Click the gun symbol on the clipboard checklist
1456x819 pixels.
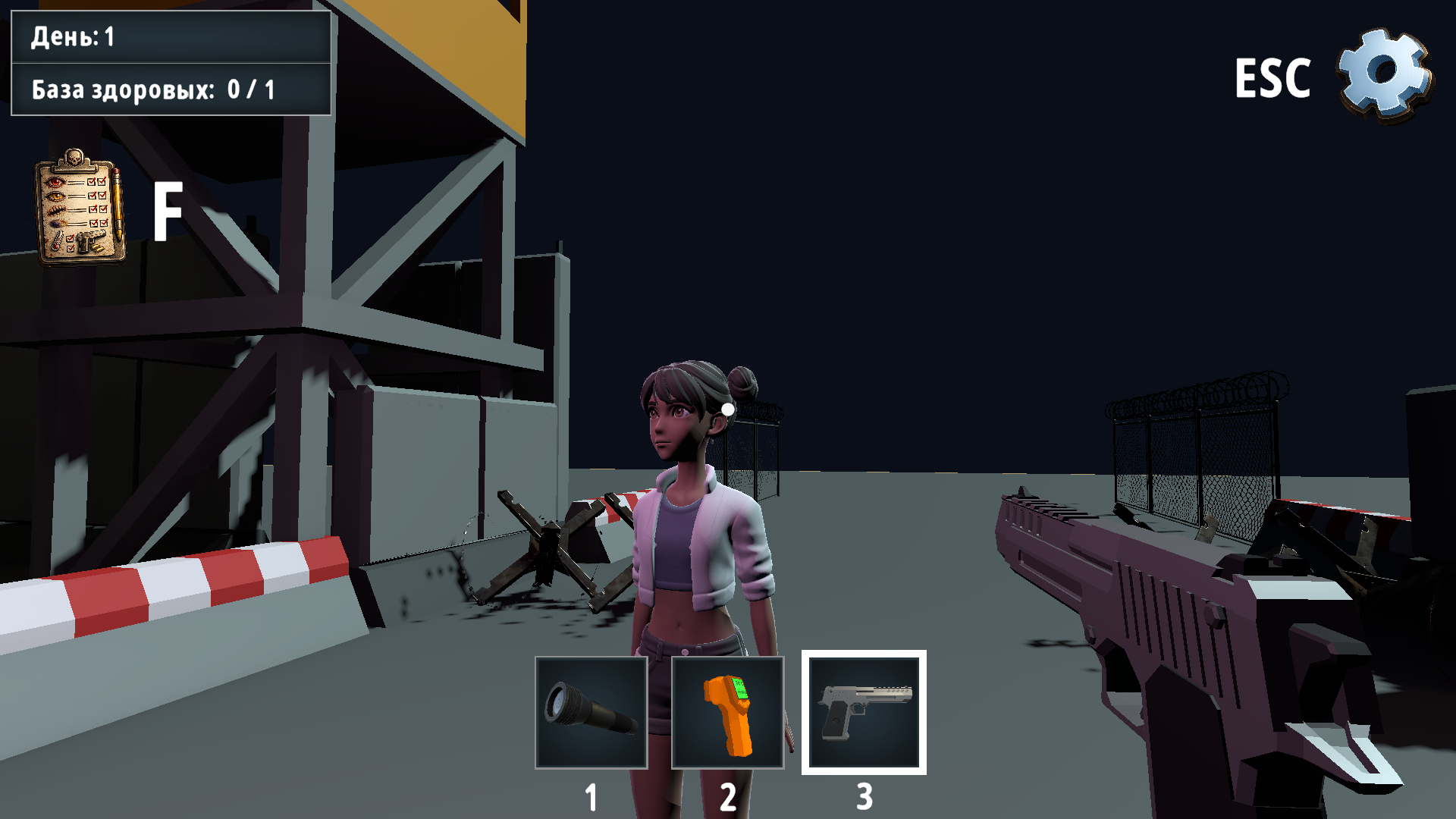(x=91, y=241)
